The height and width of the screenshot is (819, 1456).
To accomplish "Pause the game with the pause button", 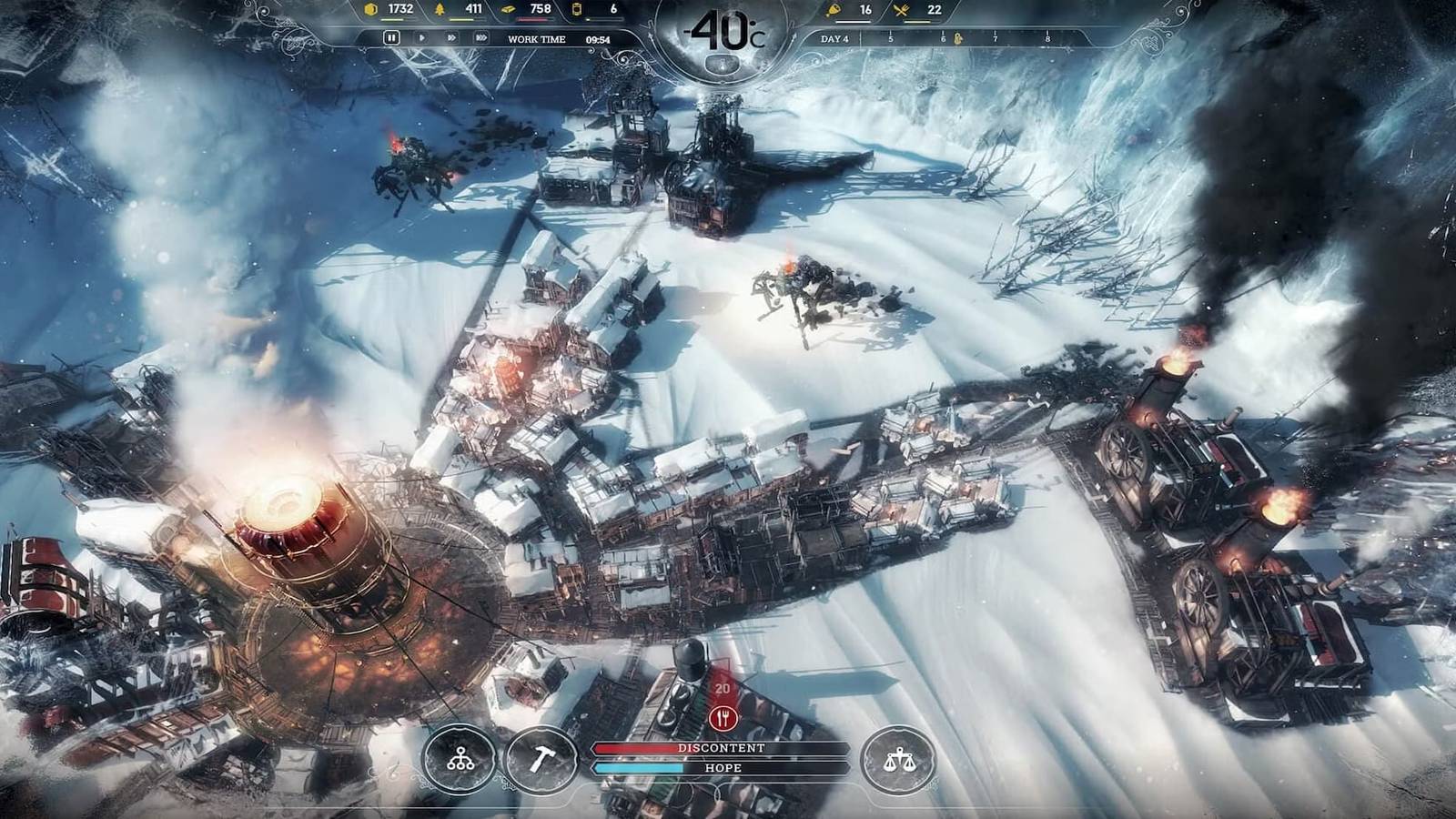I will click(391, 39).
